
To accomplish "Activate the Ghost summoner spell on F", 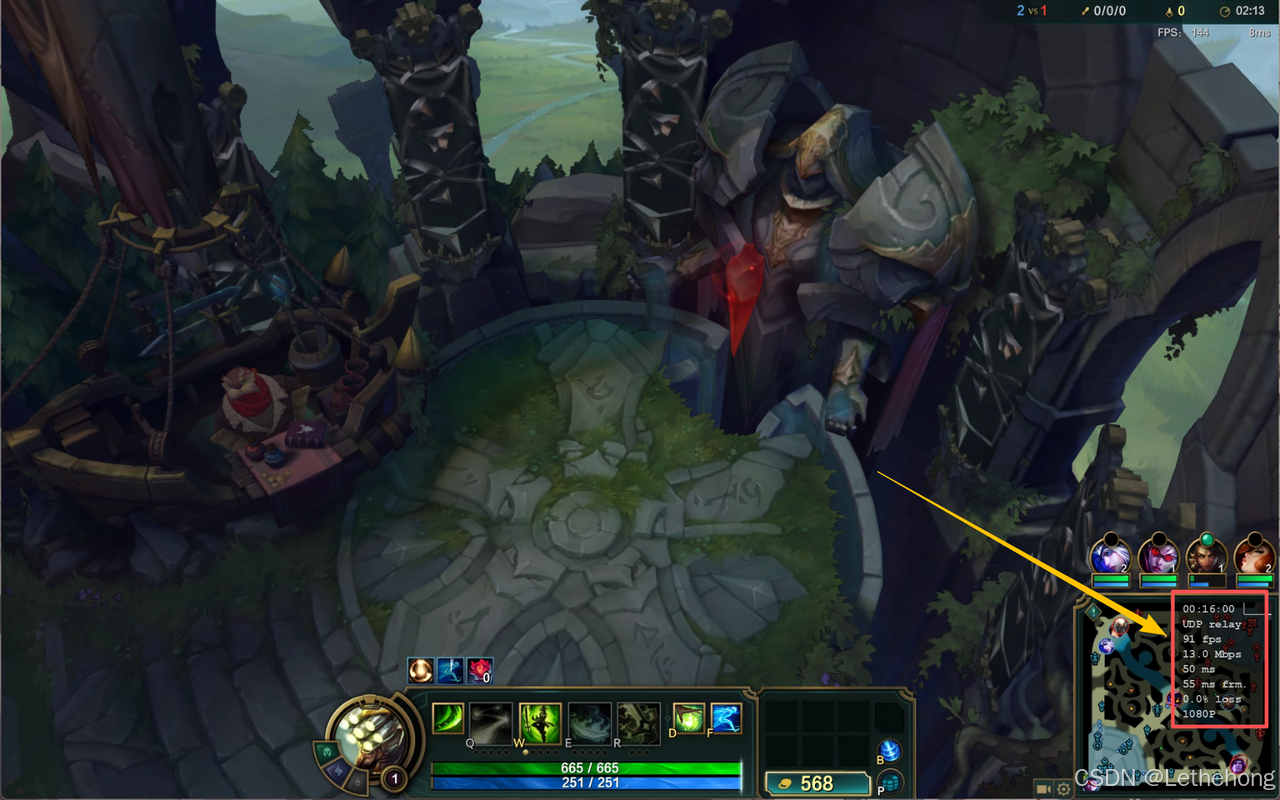I will tap(726, 718).
